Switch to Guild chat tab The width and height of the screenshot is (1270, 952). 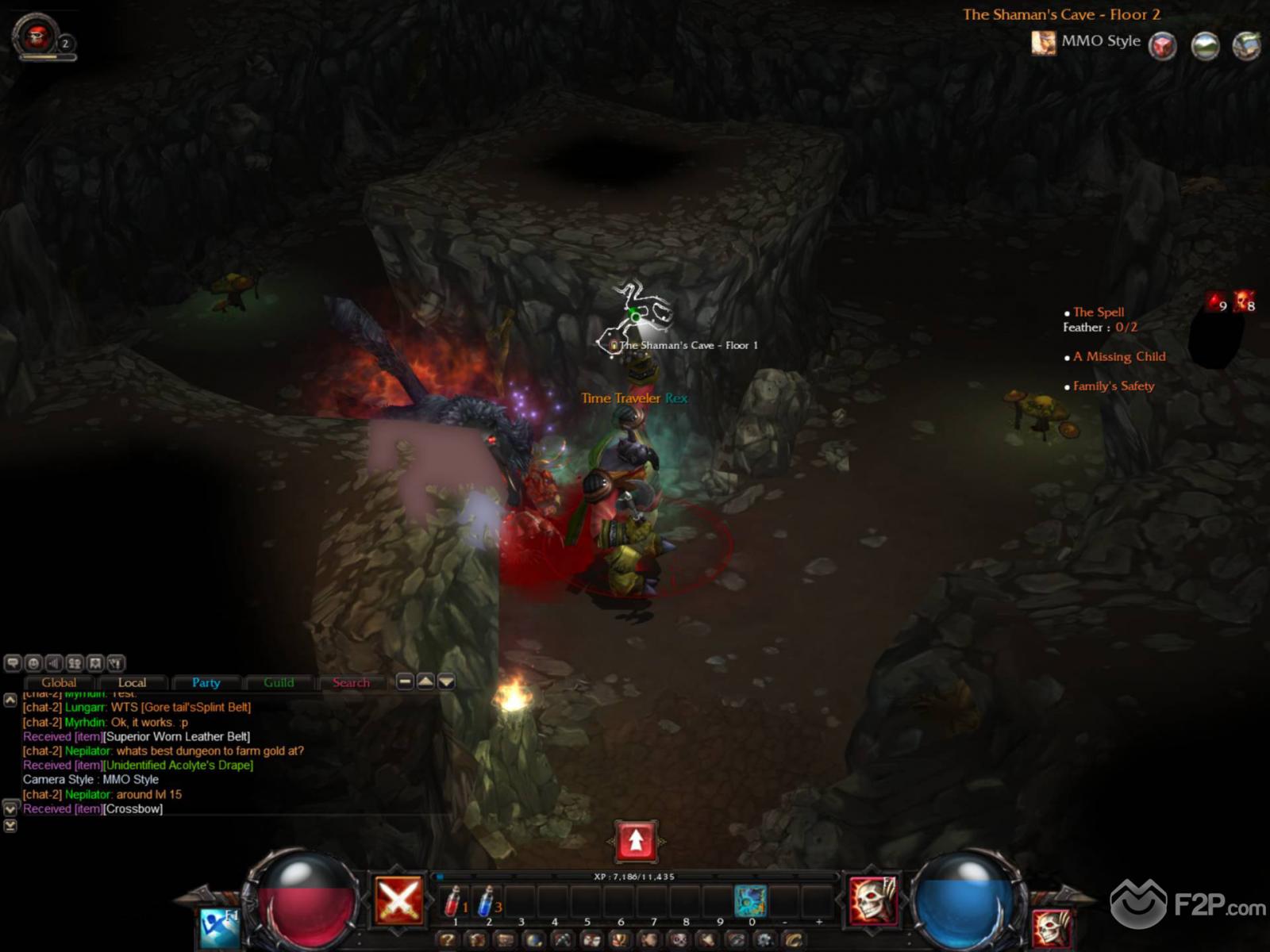pyautogui.click(x=279, y=682)
